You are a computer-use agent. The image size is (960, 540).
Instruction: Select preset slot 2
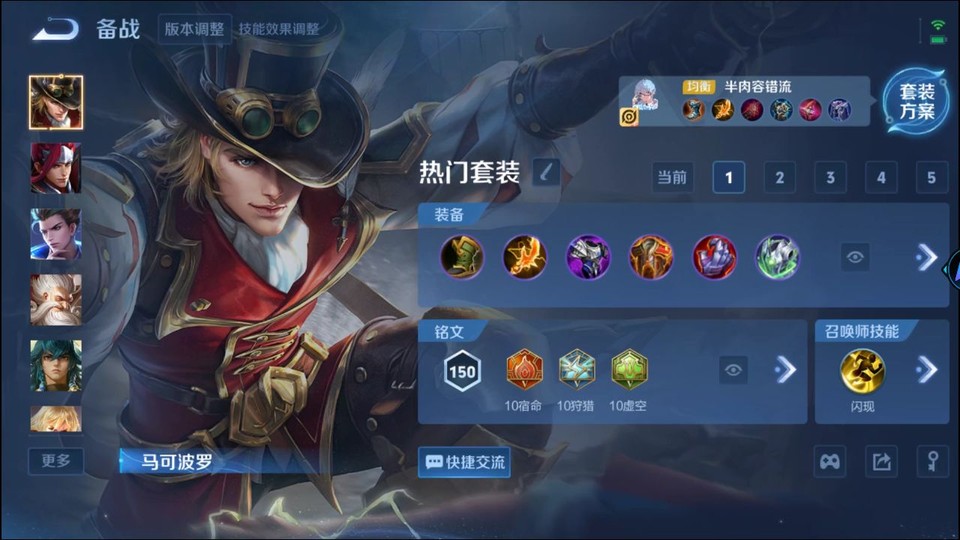click(779, 178)
